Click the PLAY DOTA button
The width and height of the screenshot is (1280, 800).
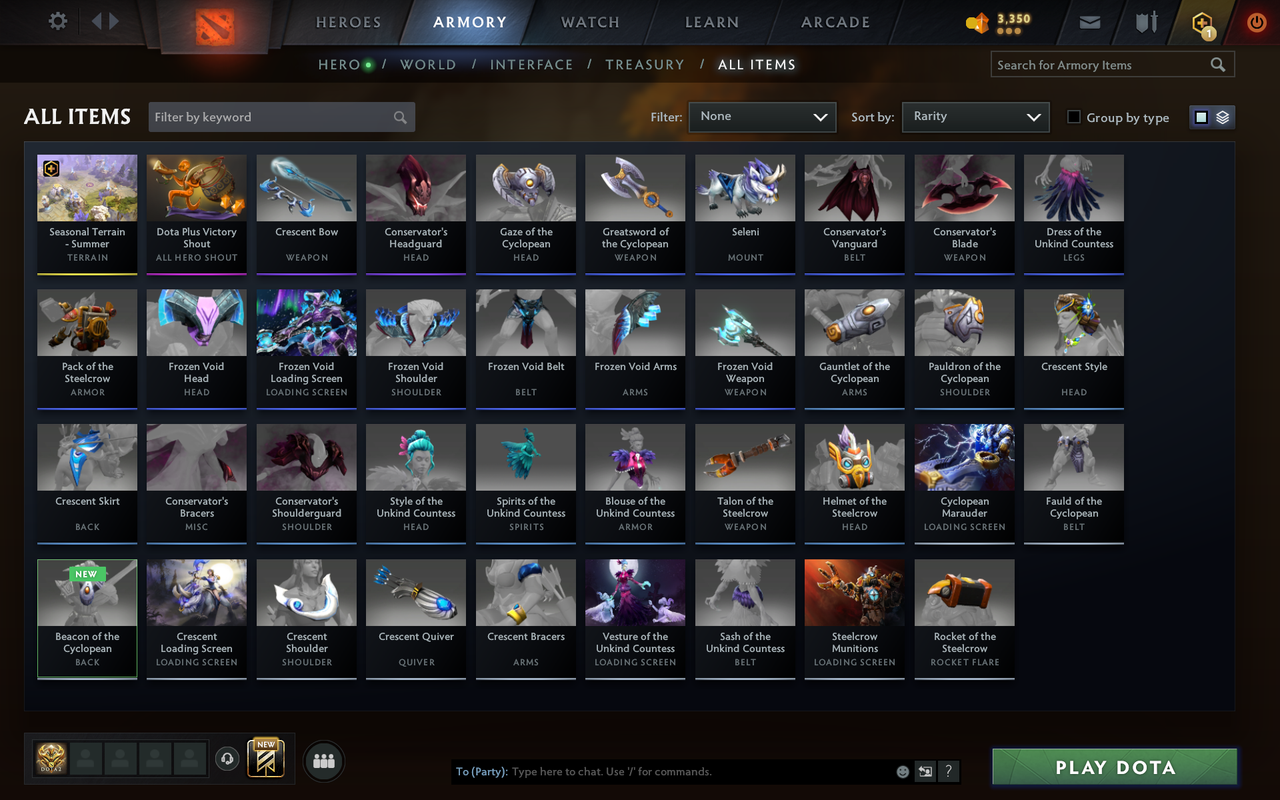[x=1113, y=767]
